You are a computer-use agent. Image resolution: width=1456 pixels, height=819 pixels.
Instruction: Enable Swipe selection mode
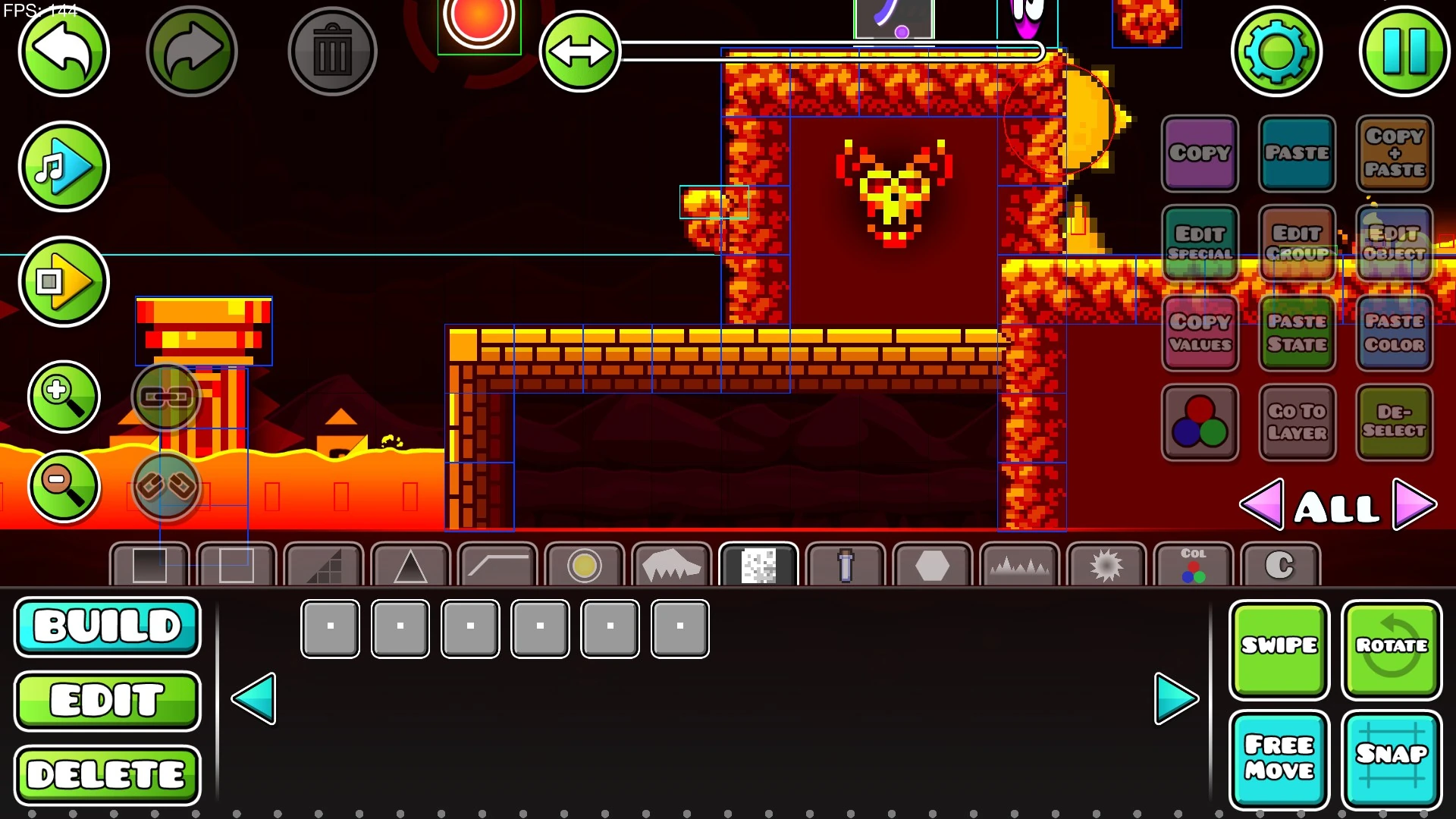pyautogui.click(x=1279, y=648)
